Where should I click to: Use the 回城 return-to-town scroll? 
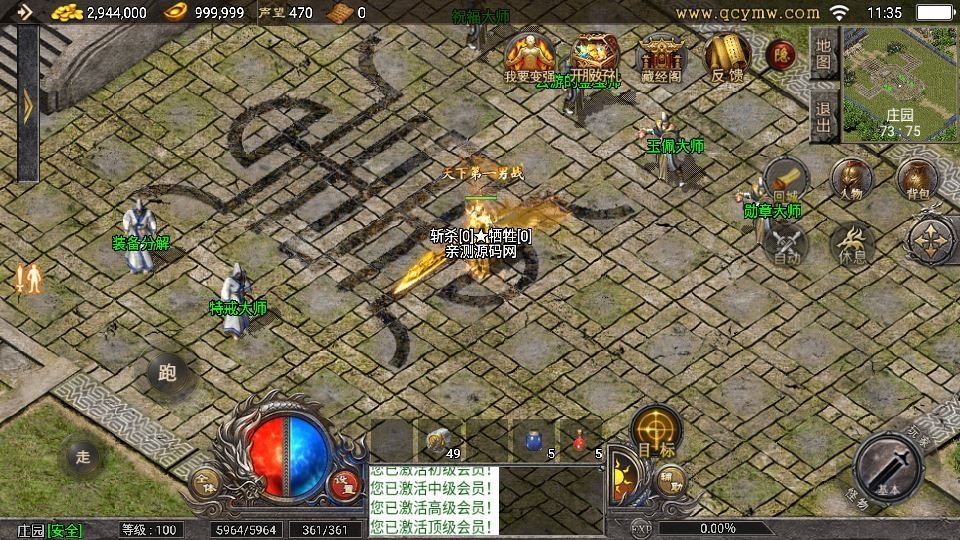(786, 180)
